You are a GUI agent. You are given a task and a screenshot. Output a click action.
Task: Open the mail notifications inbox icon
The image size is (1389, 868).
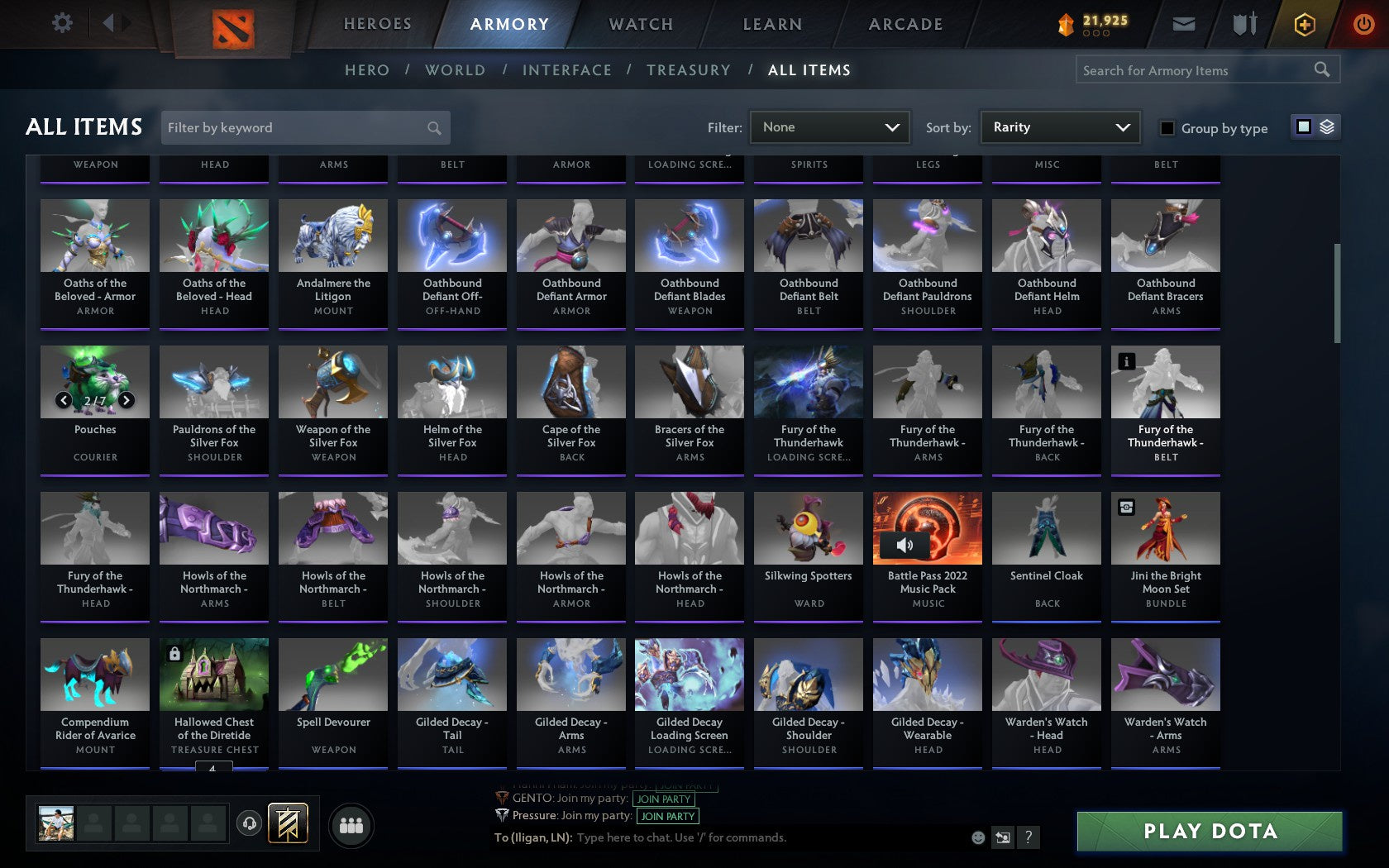coord(1184,23)
